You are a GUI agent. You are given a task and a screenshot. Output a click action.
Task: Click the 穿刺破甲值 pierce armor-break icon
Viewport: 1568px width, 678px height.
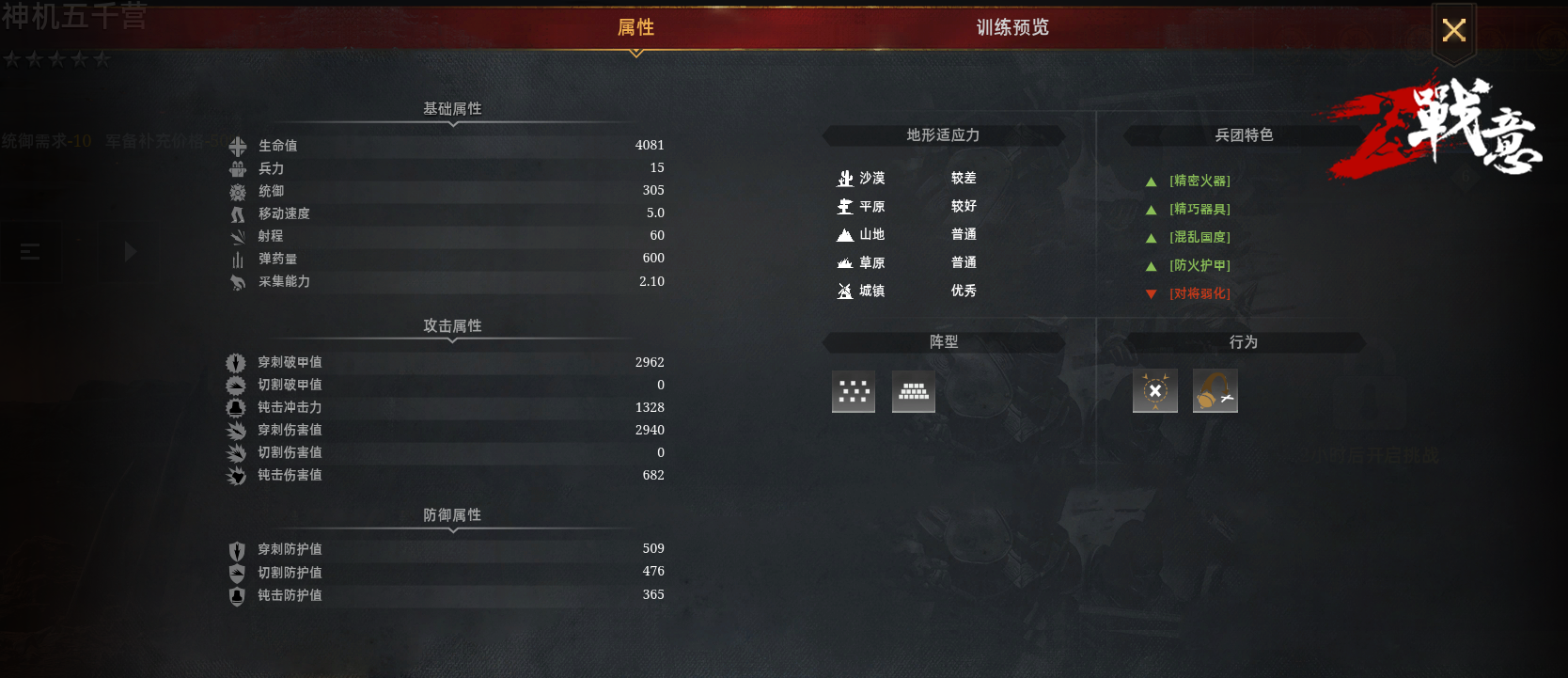point(235,362)
